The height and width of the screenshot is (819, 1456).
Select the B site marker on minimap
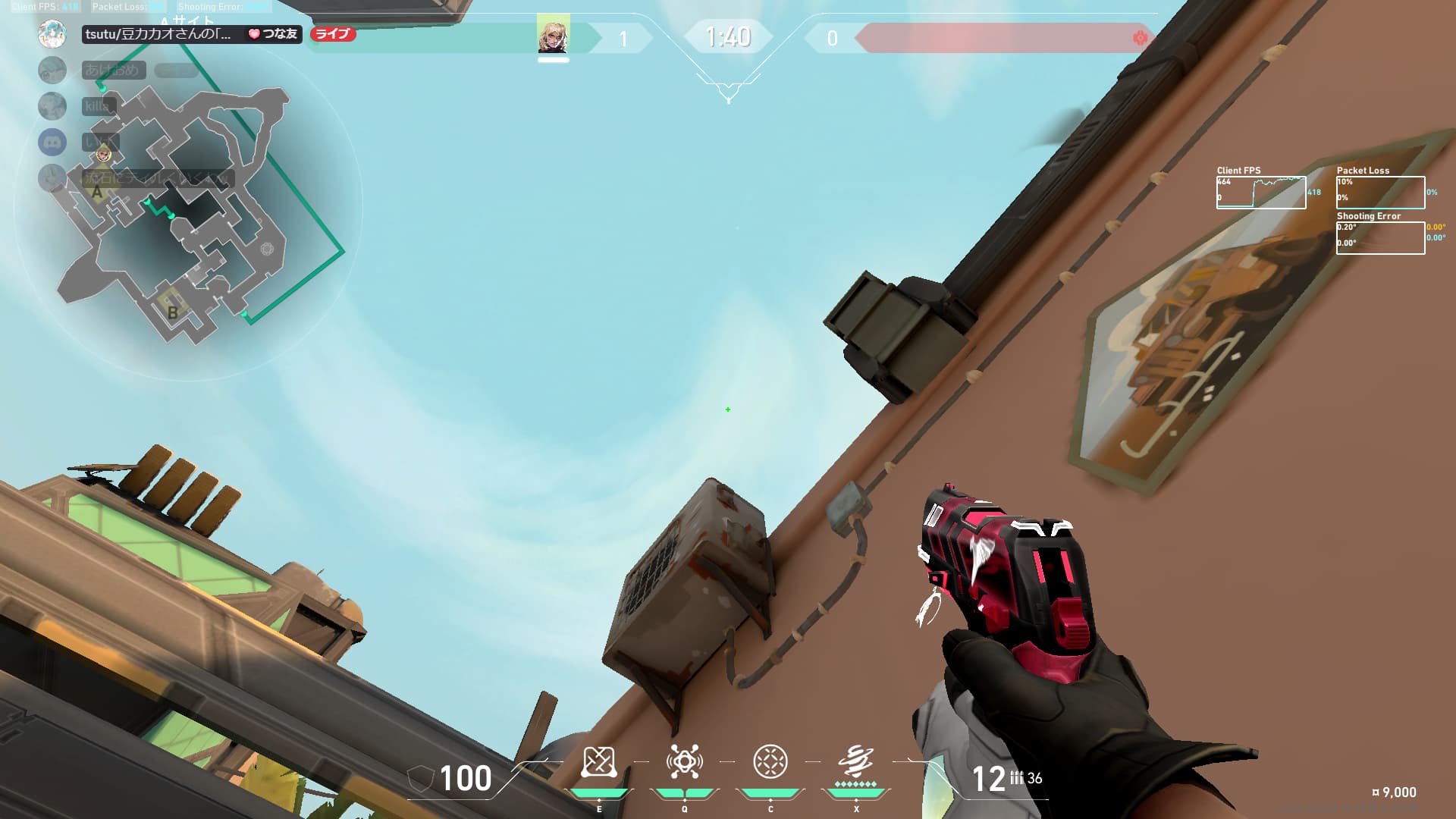(x=173, y=312)
